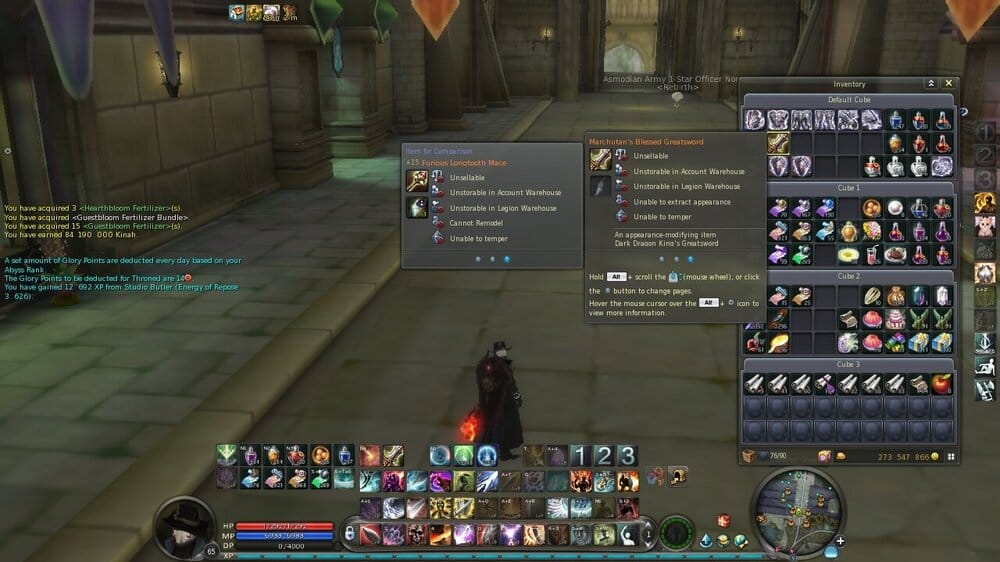This screenshot has height=562, width=1000.
Task: Select the white pearl orb in Cube 1
Action: (895, 208)
